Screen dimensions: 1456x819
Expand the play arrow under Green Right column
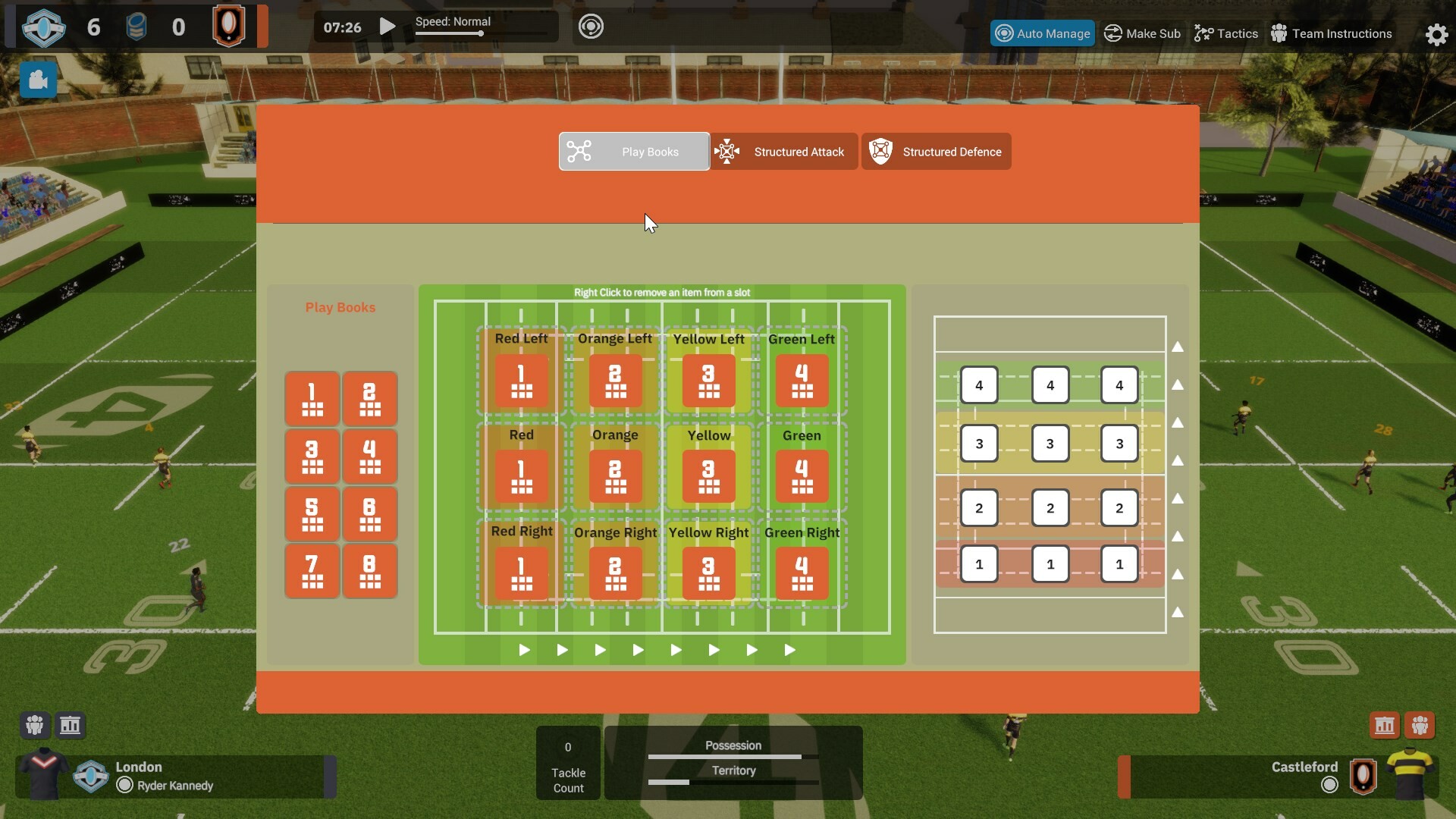(790, 650)
